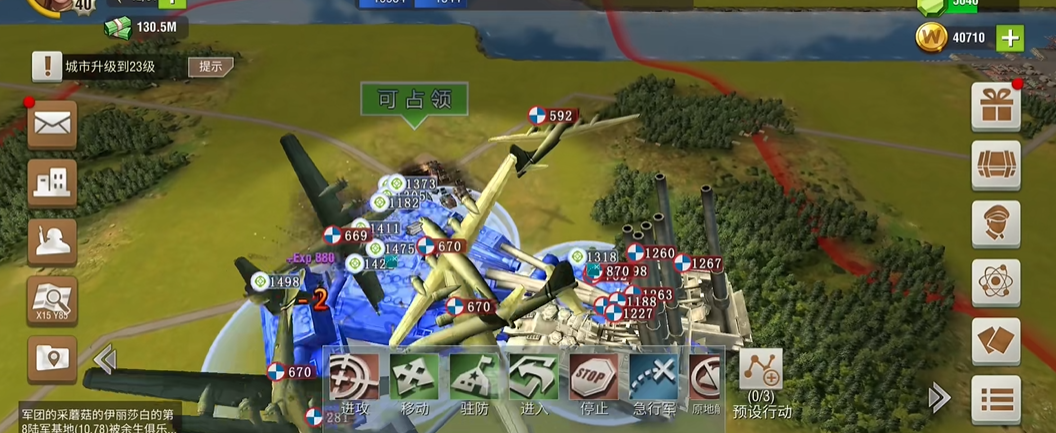Click the 提示 hint button
Image resolution: width=1056 pixels, height=433 pixels.
pos(211,67)
